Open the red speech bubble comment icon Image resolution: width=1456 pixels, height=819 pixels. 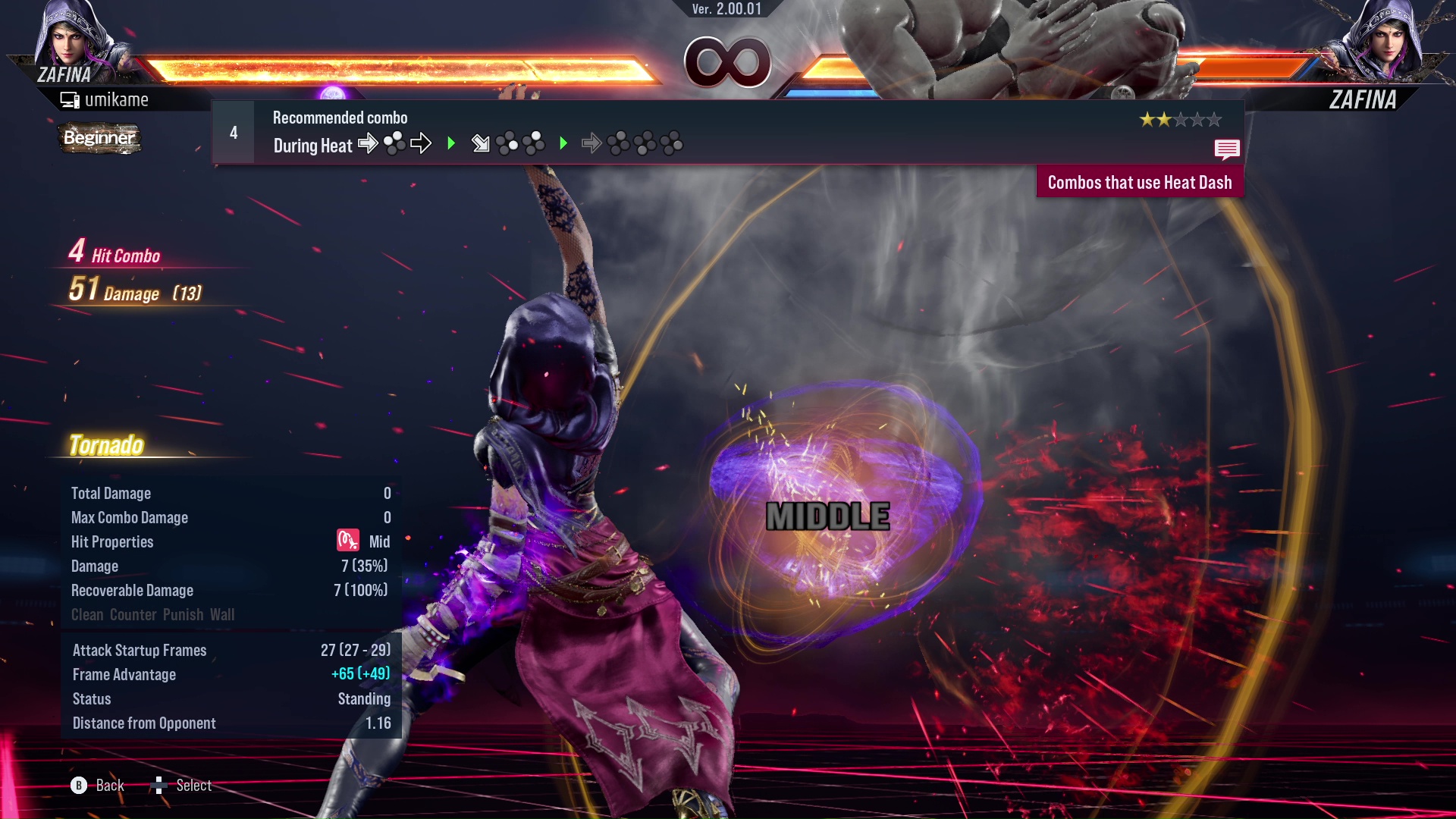[1226, 149]
